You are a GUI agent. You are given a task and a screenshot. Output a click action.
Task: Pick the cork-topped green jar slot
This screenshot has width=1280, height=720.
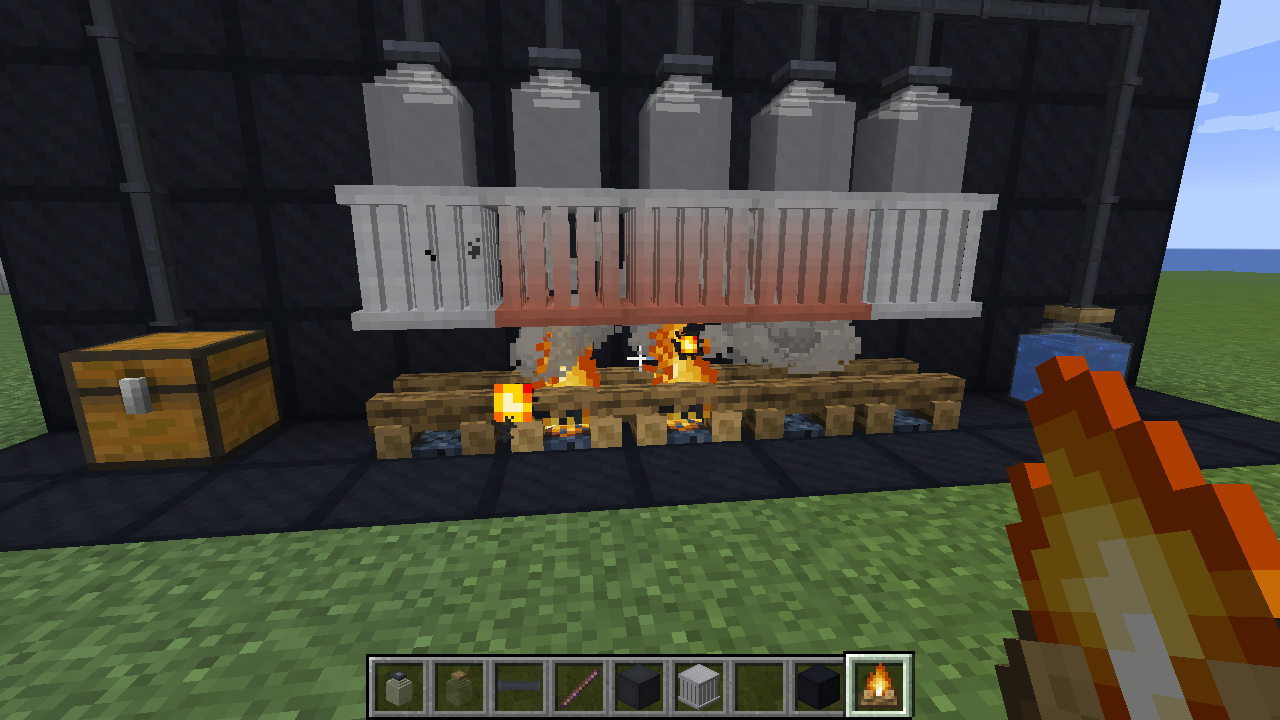coord(459,687)
